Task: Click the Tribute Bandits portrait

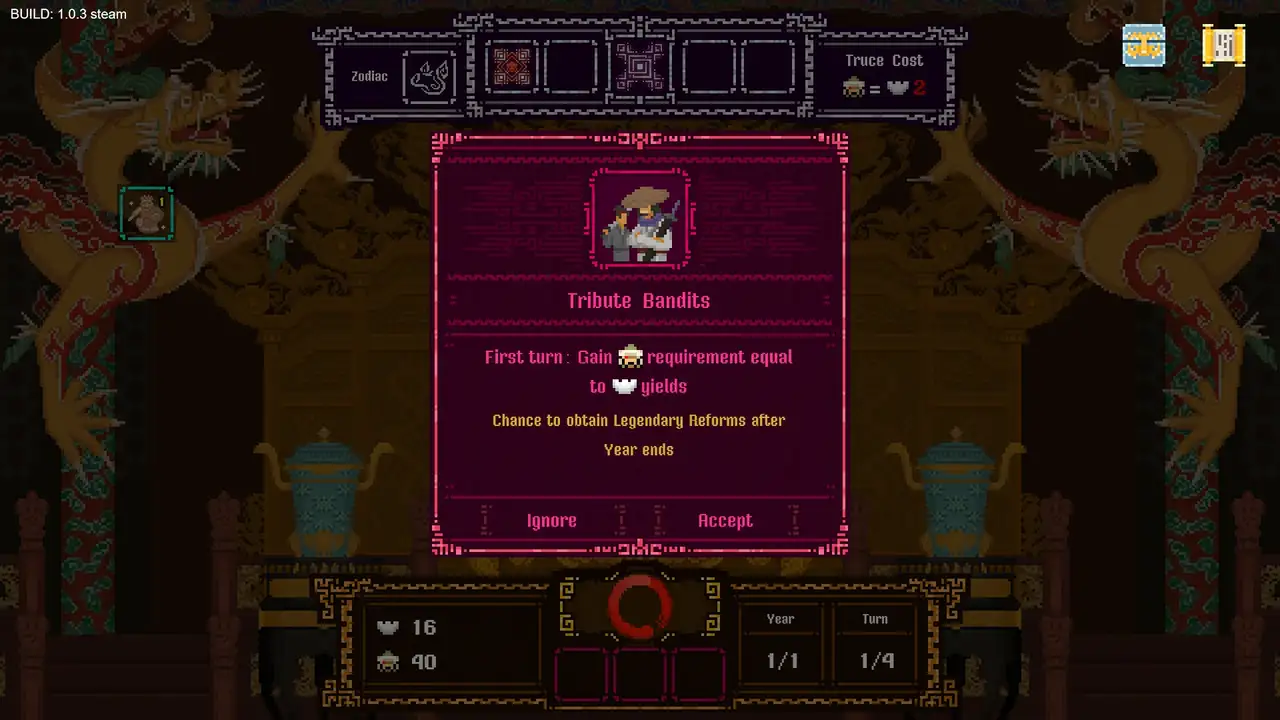Action: (x=639, y=218)
